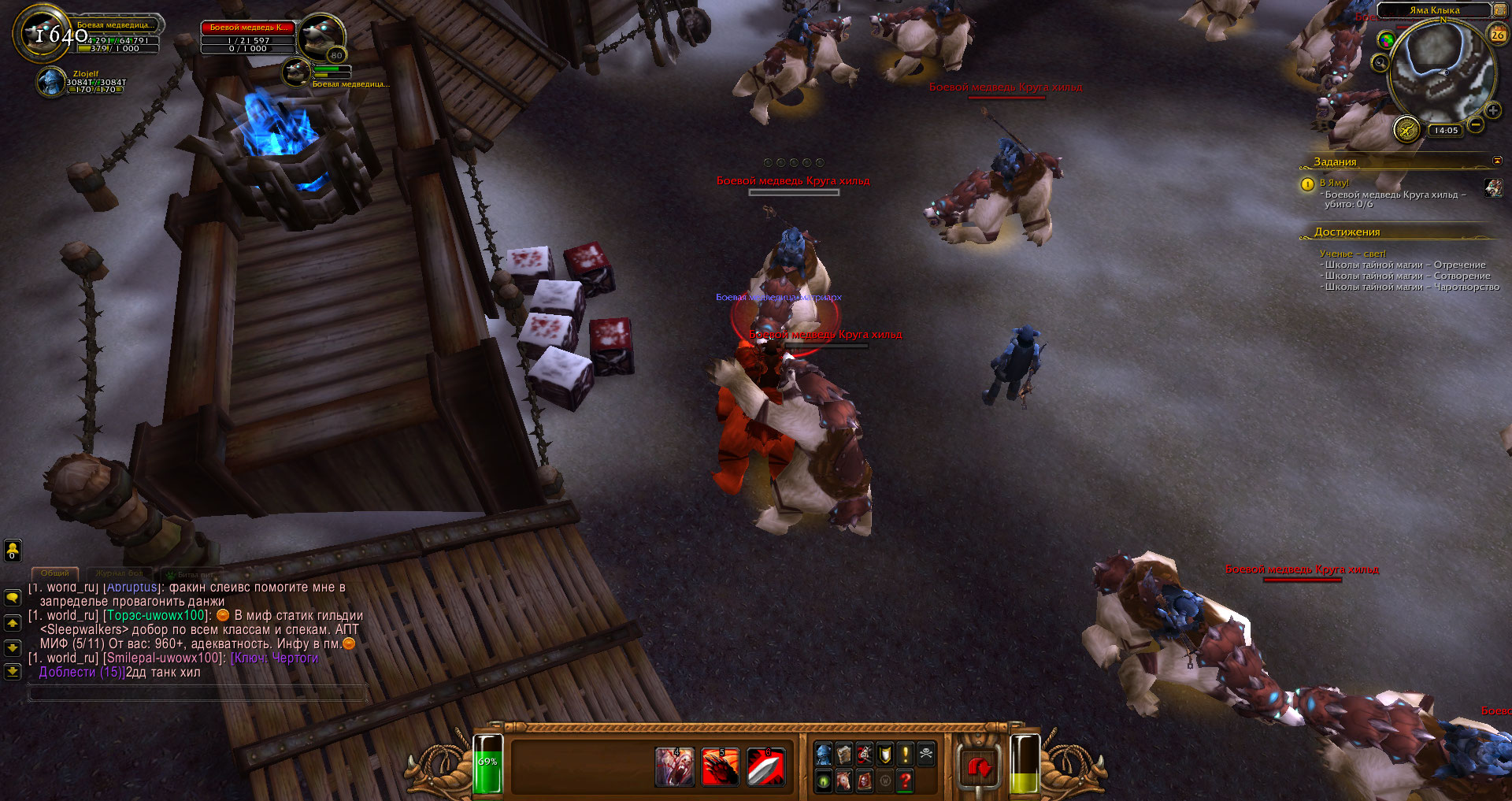This screenshot has width=1512, height=801.
Task: Activate the red claw swipe ability
Action: (720, 767)
